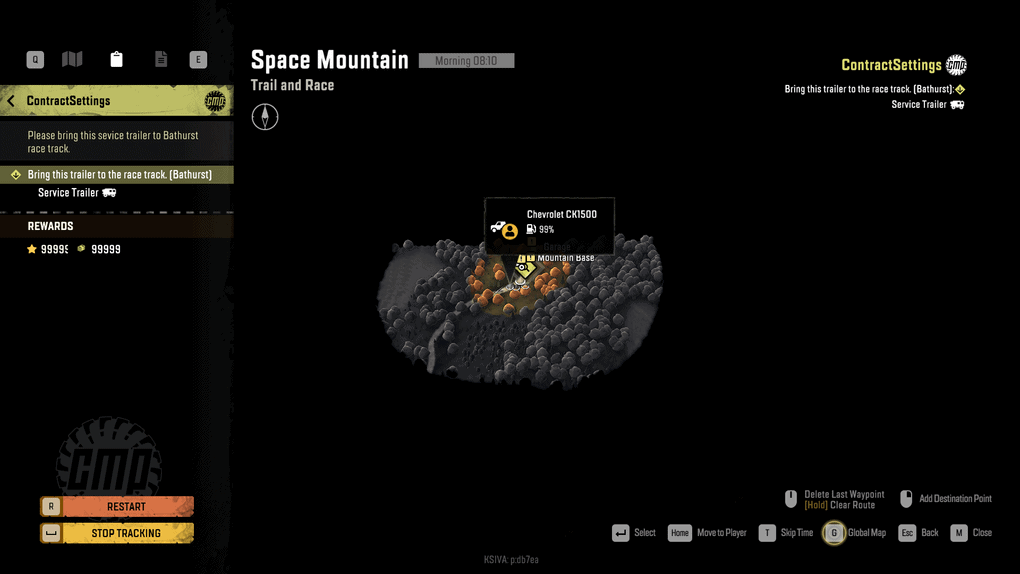The image size is (1020, 574).
Task: Center map with Move to Player
Action: [708, 533]
